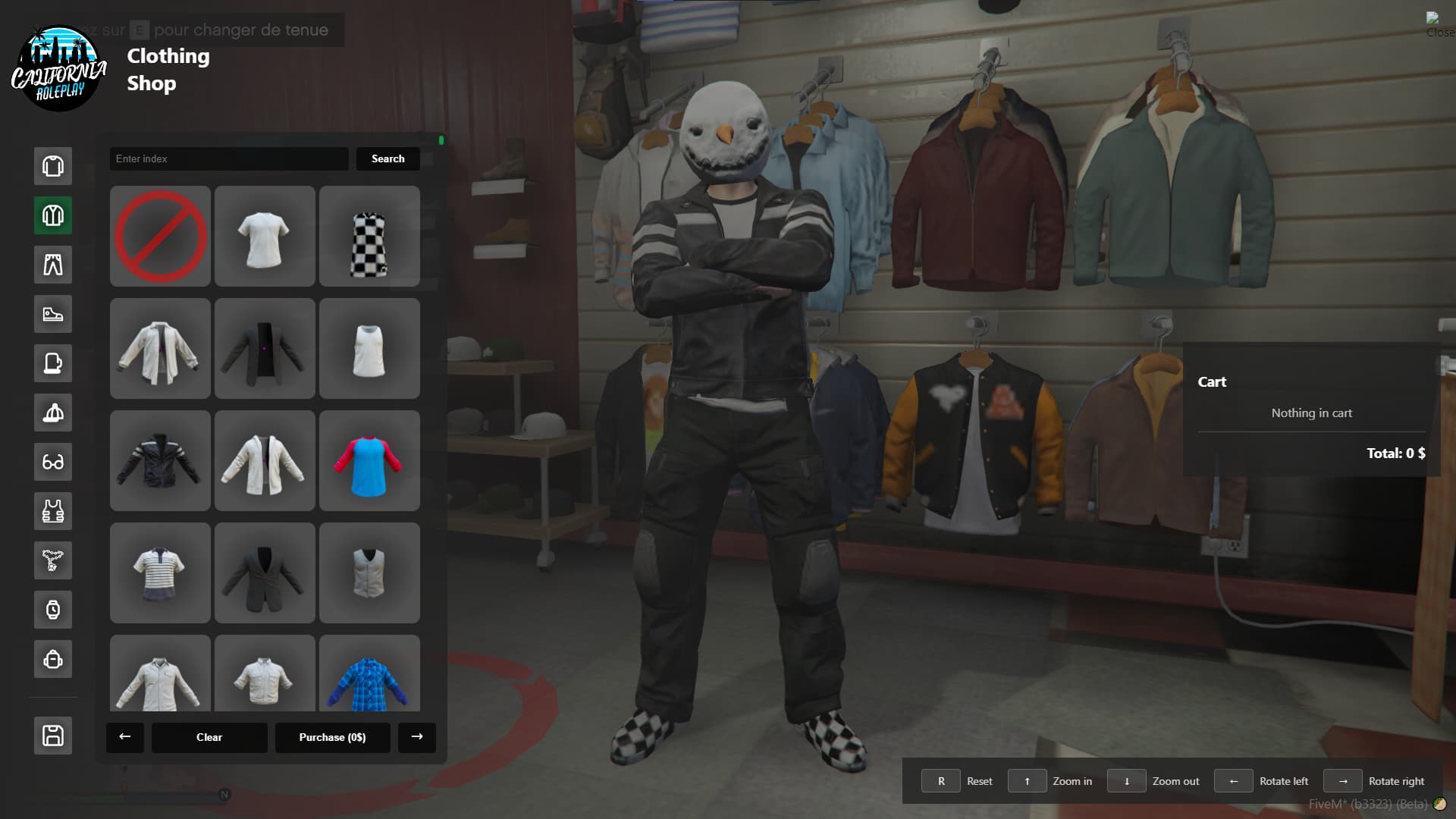Open the necklace accessories category
The height and width of the screenshot is (819, 1456).
tap(52, 560)
